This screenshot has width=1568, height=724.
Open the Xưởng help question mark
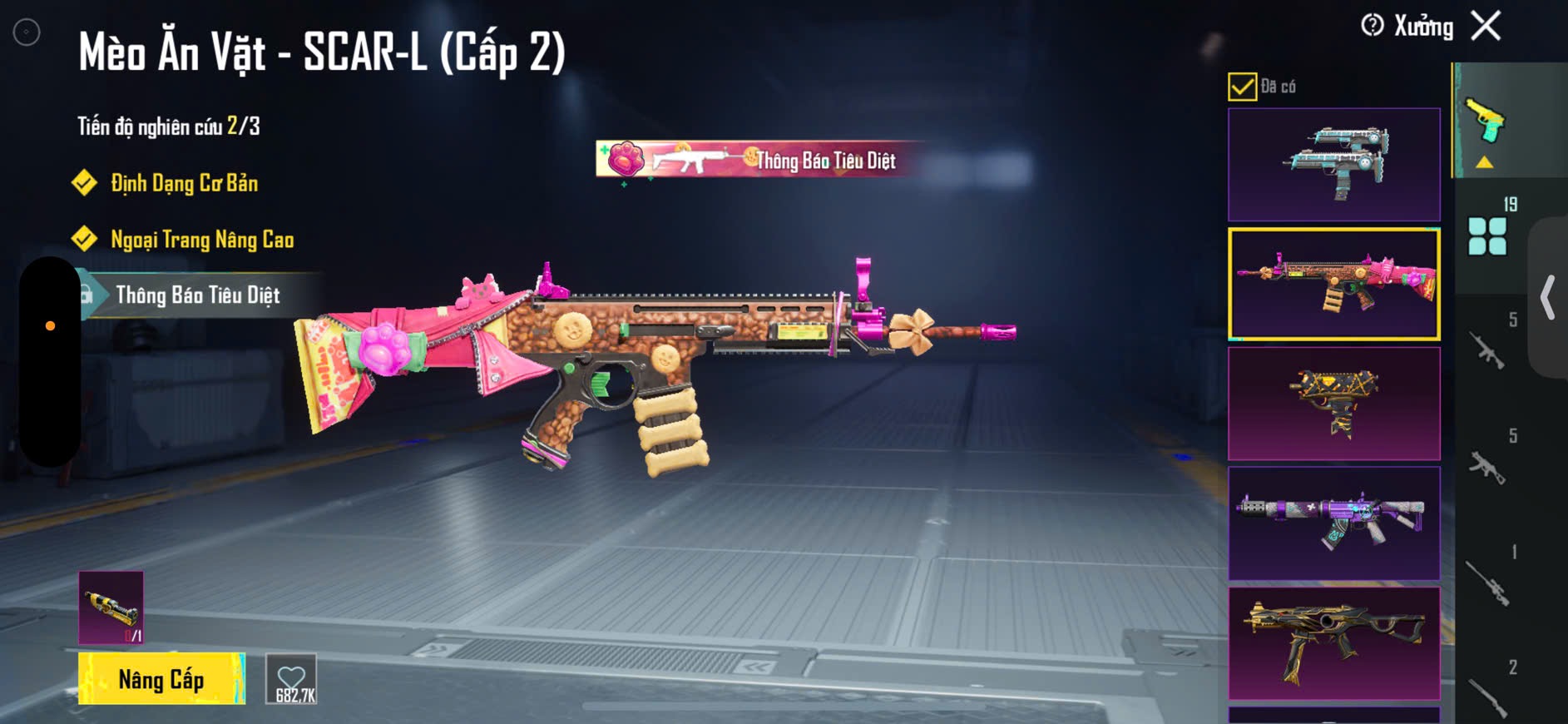1372,26
